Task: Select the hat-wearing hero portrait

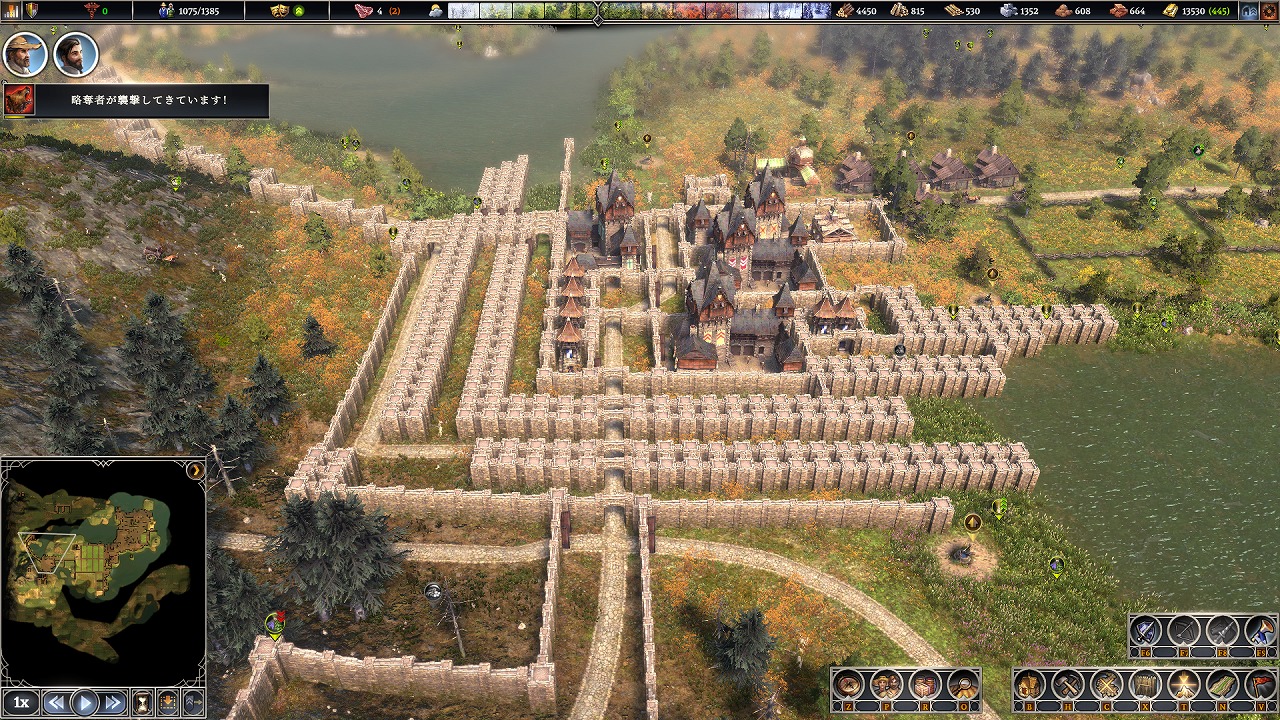Action: click(x=25, y=54)
